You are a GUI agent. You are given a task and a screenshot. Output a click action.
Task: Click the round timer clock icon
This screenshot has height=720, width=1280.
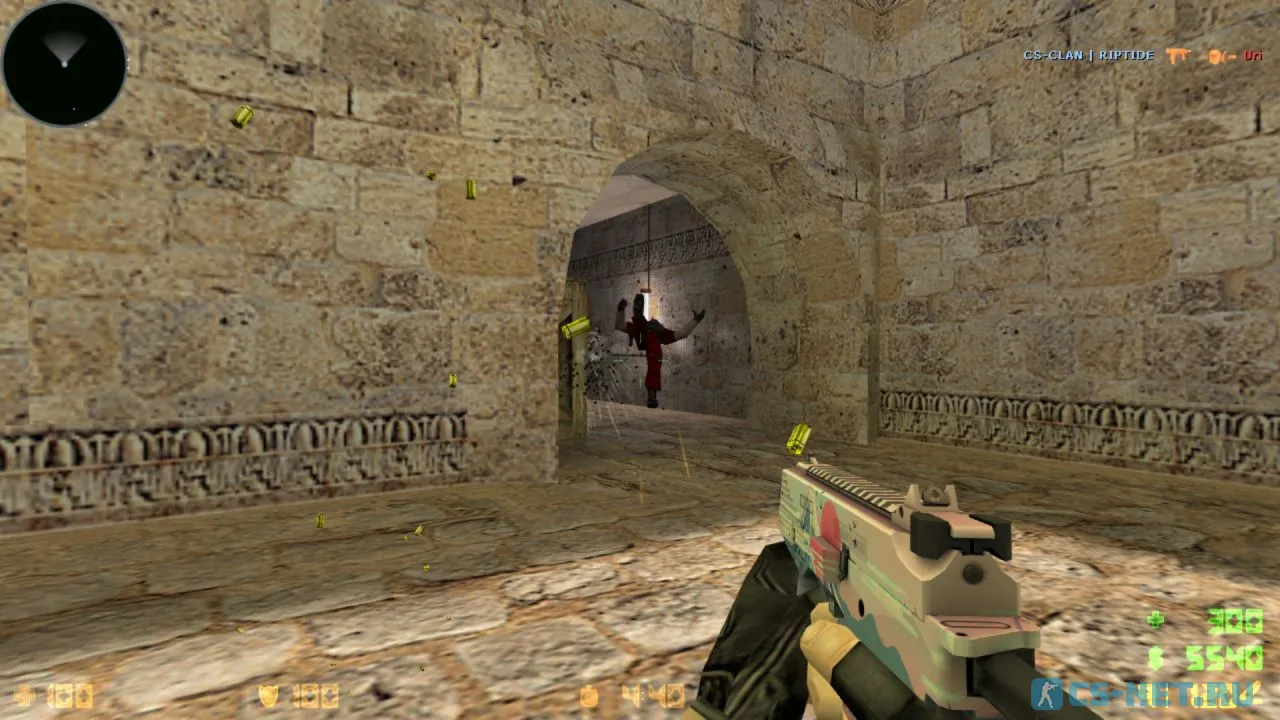(x=588, y=694)
